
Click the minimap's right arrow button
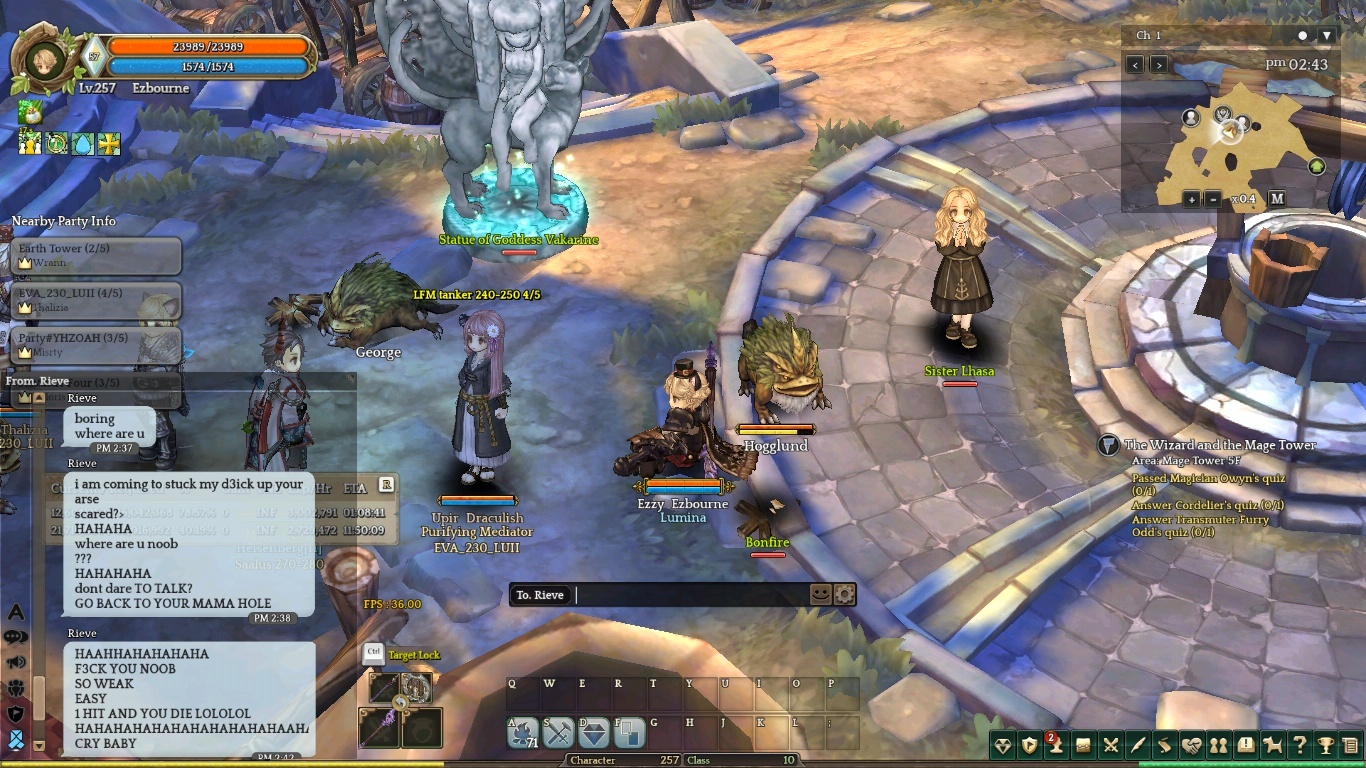tap(1159, 65)
